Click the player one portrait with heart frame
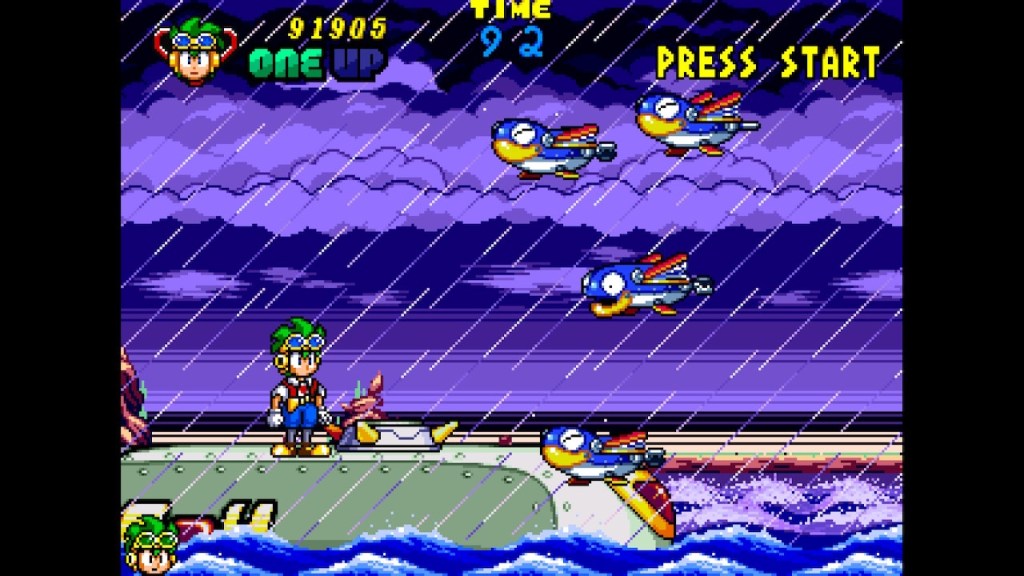The image size is (1024, 576). point(195,51)
